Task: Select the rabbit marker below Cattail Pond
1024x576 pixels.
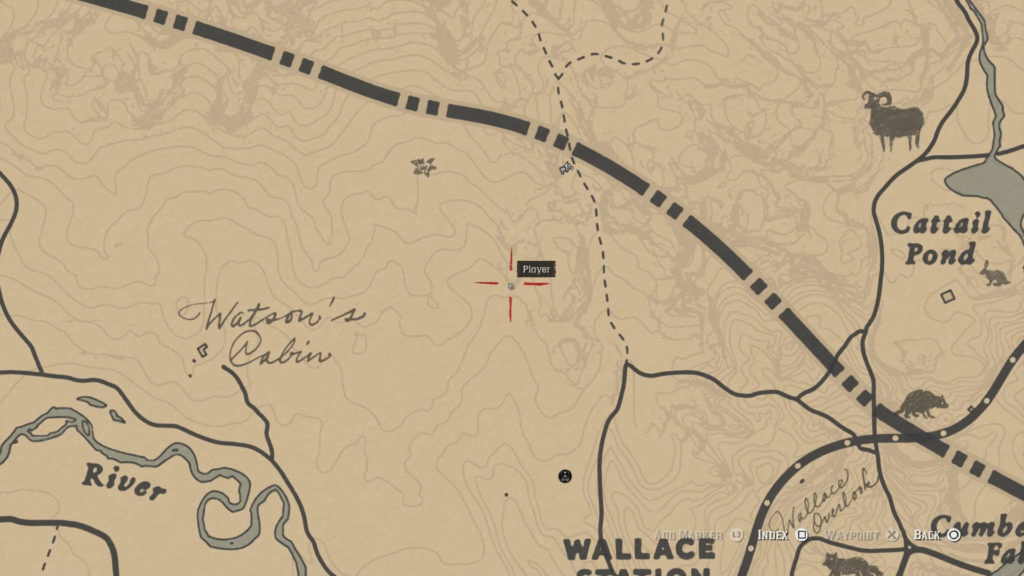Action: coord(995,274)
